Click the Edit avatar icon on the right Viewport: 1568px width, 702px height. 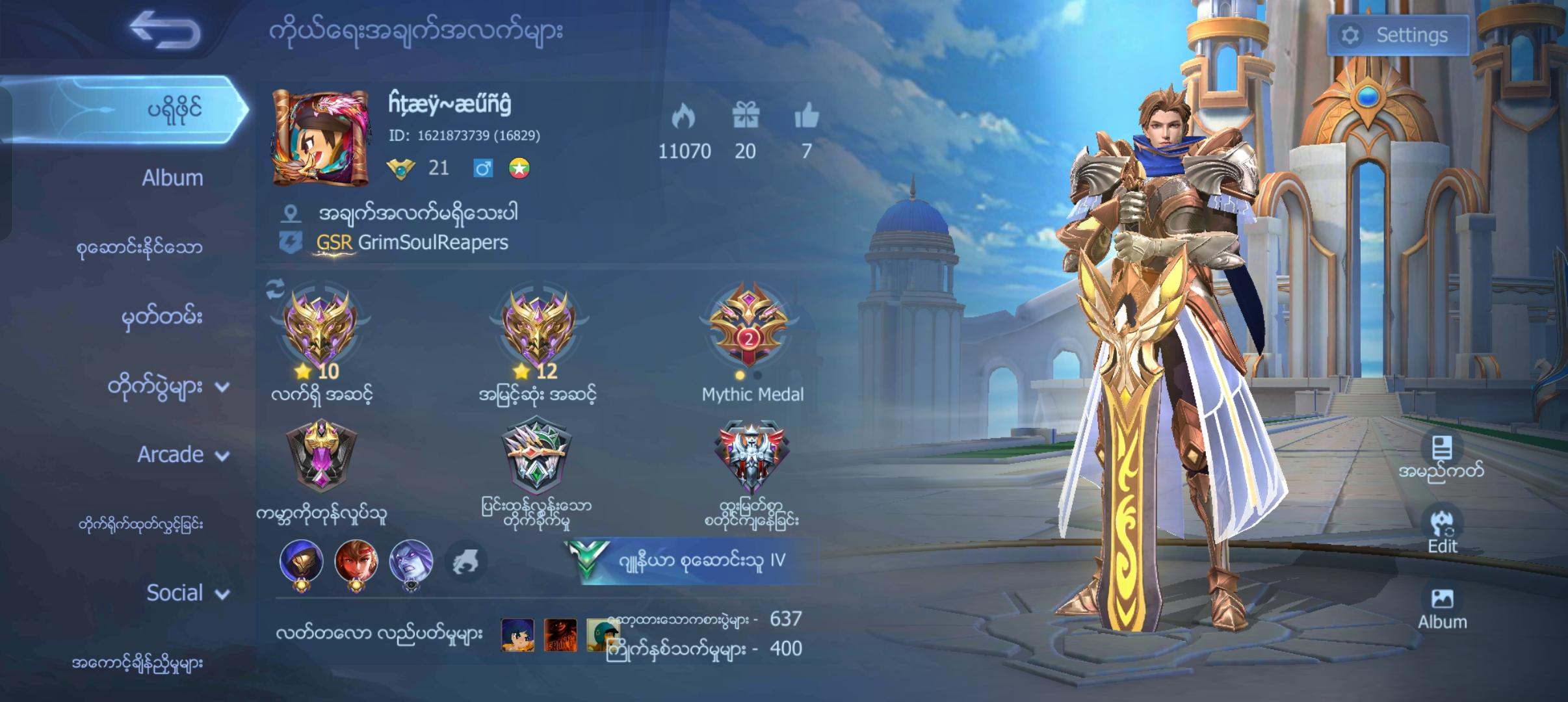(1444, 523)
